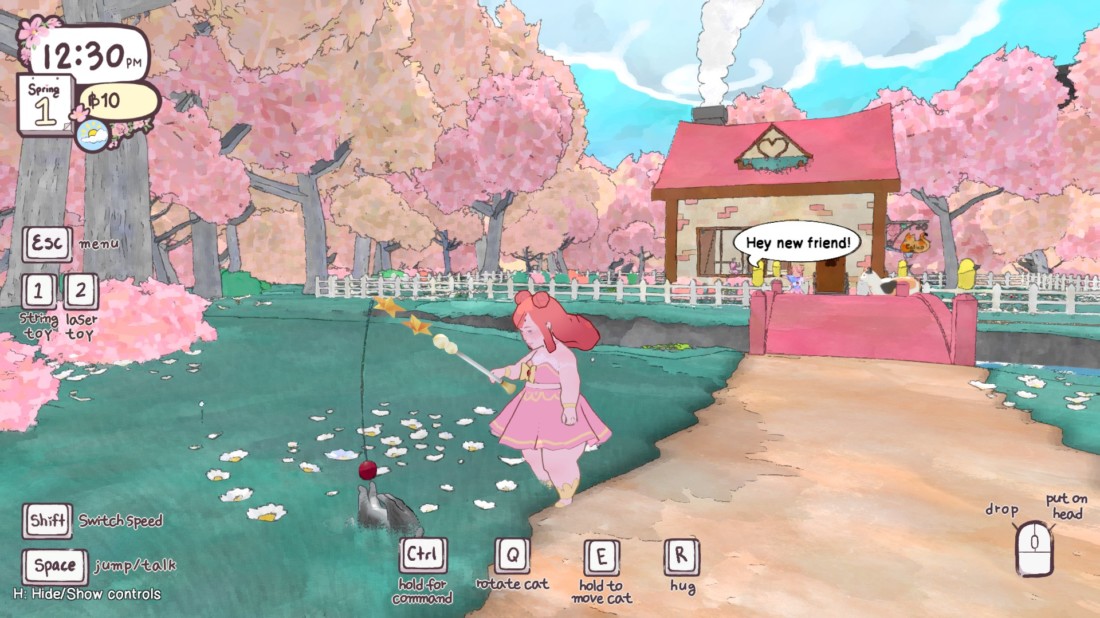The height and width of the screenshot is (618, 1100).
Task: Select the laser toy slot
Action: [x=81, y=291]
